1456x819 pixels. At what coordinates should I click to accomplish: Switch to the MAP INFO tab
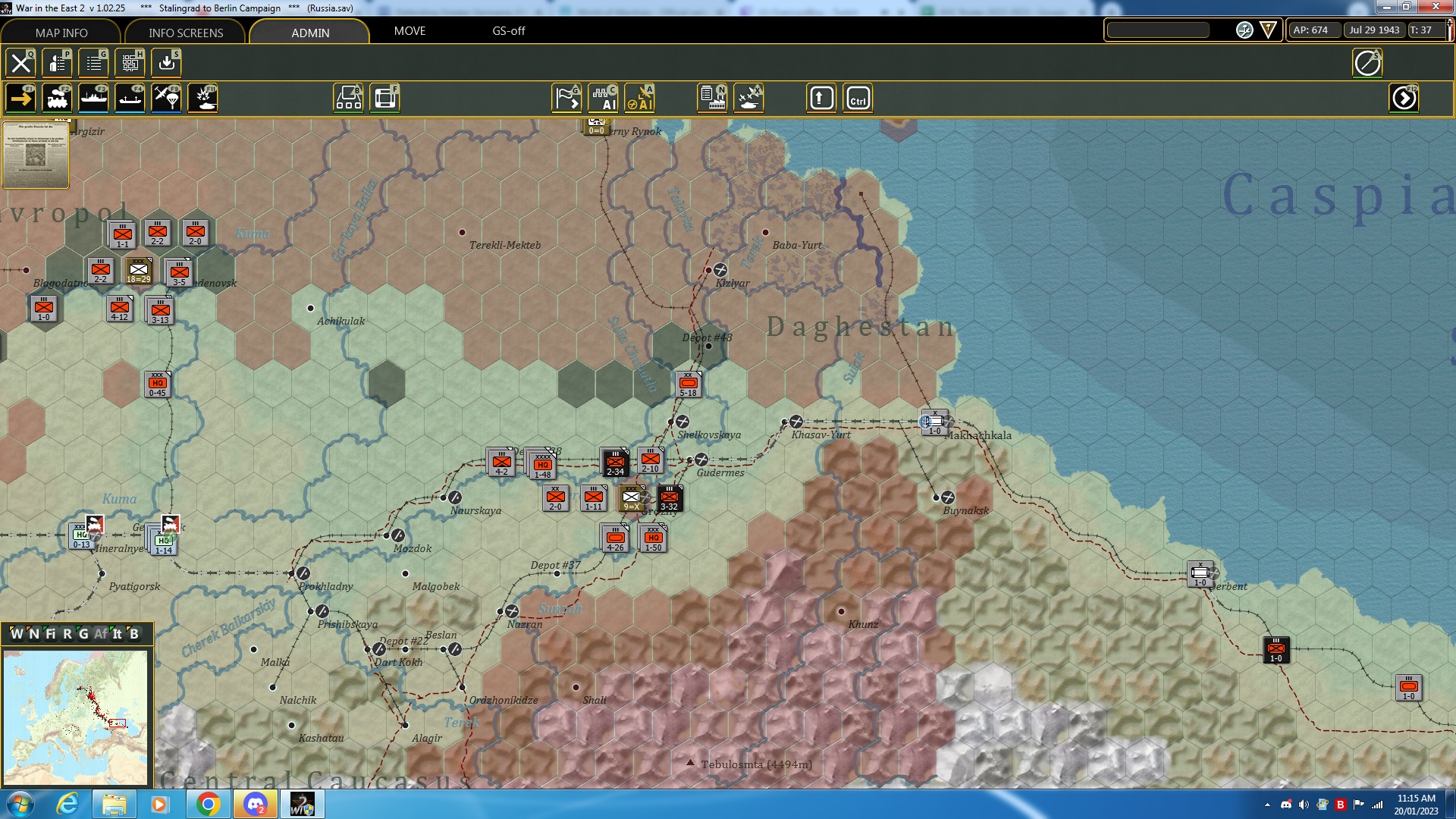pyautogui.click(x=61, y=33)
